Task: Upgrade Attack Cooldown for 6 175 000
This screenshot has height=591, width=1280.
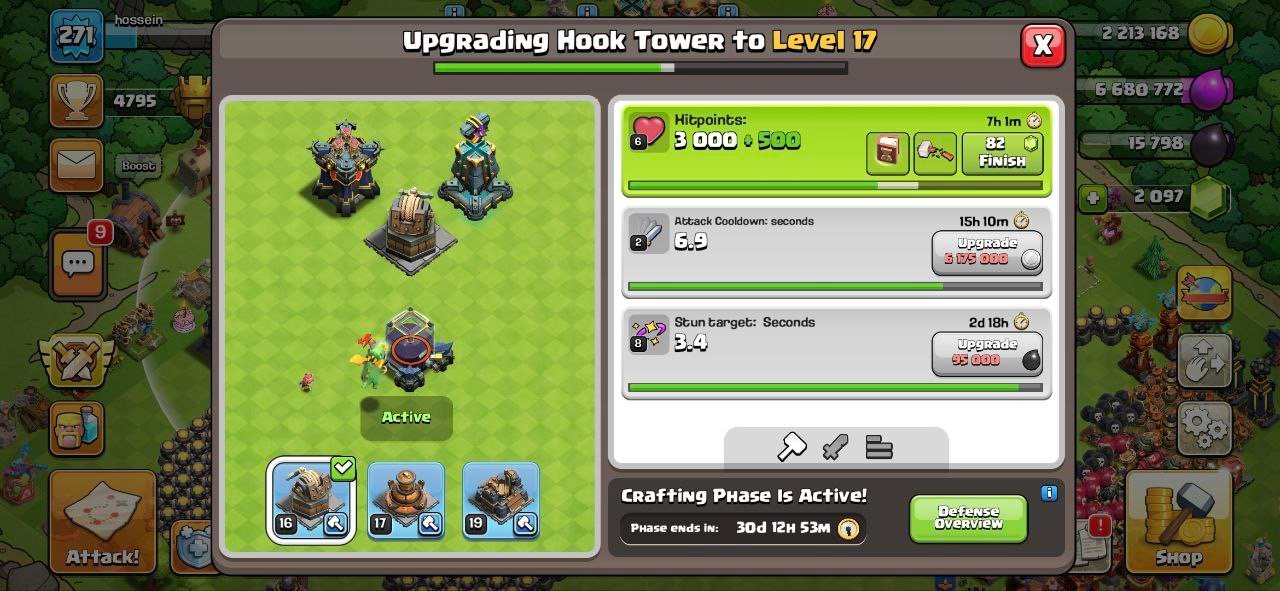Action: pos(987,252)
